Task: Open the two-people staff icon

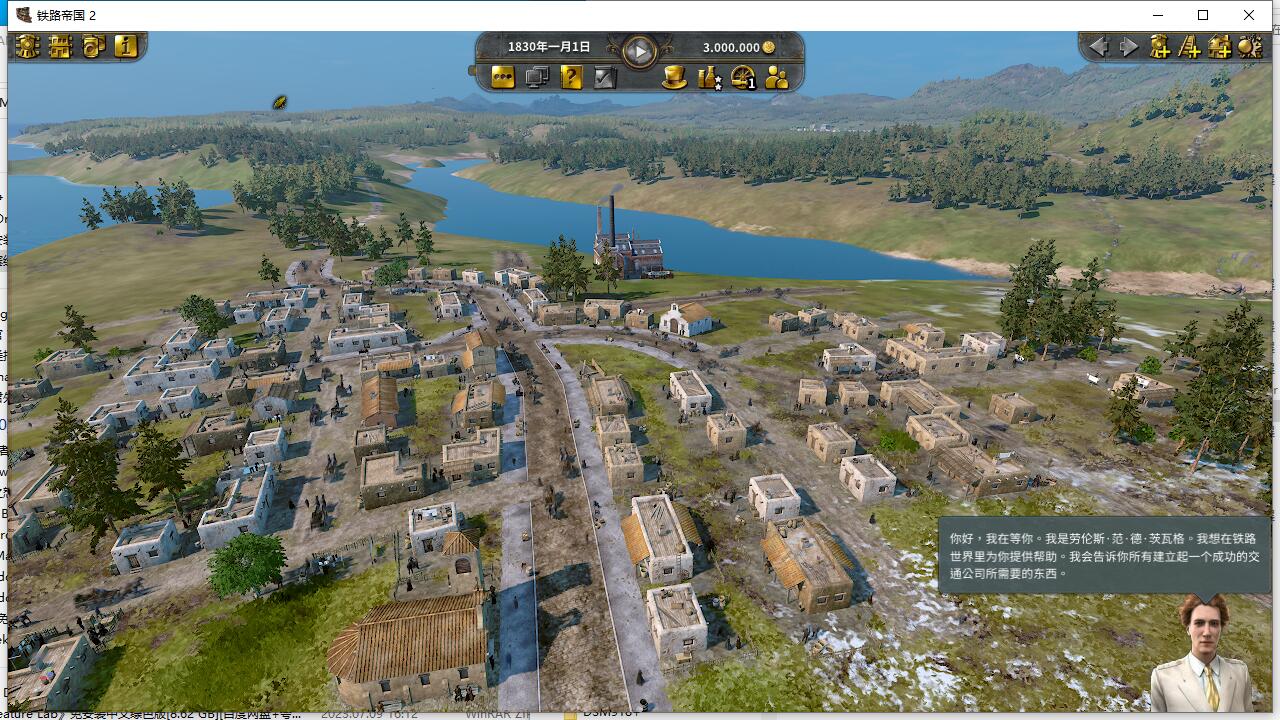Action: coord(777,77)
